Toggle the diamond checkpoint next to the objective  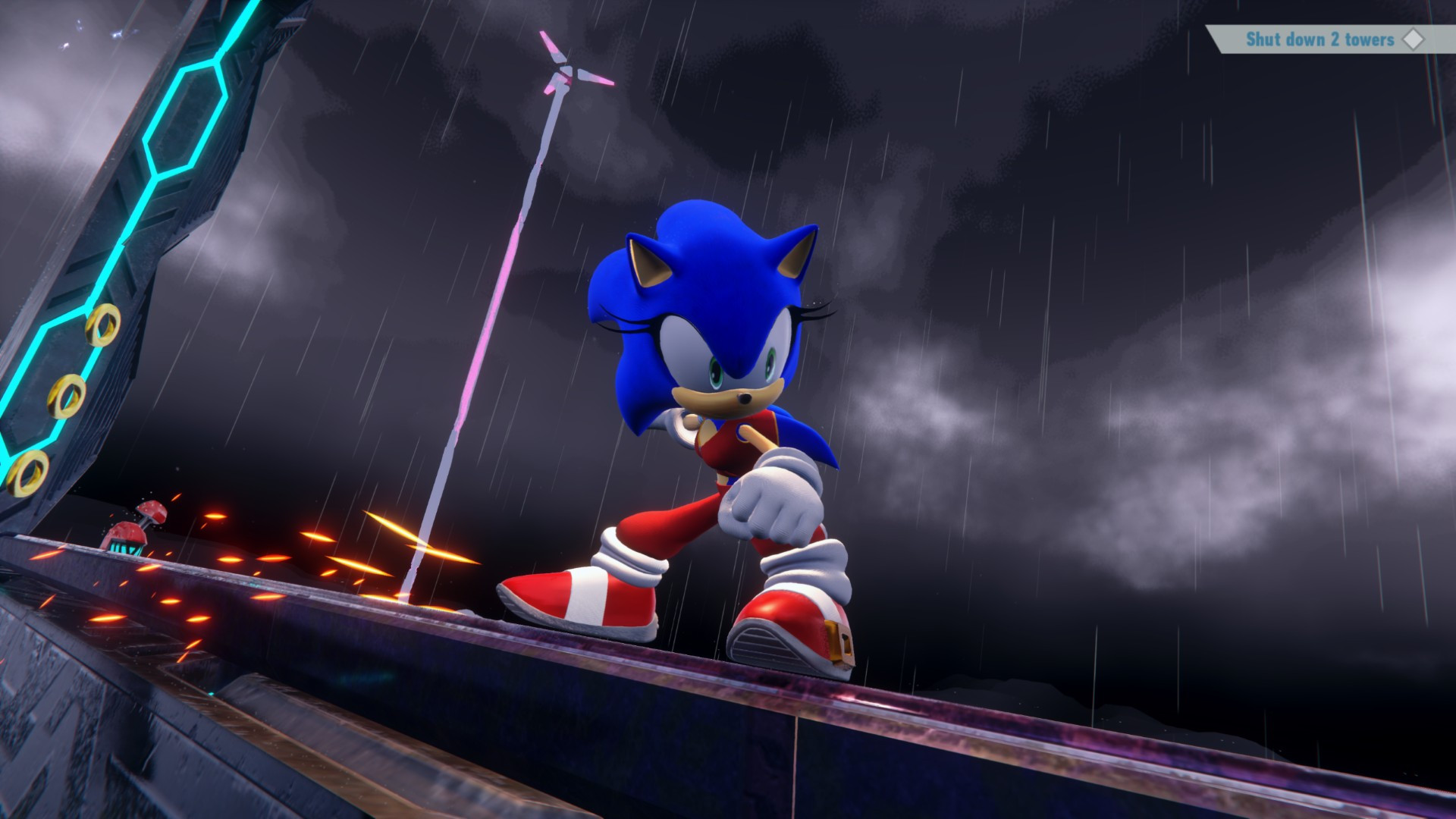tap(1413, 39)
